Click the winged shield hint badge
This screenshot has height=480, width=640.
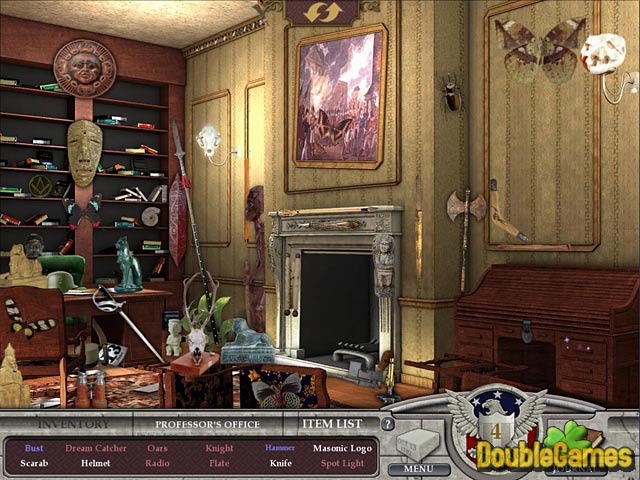tap(493, 418)
